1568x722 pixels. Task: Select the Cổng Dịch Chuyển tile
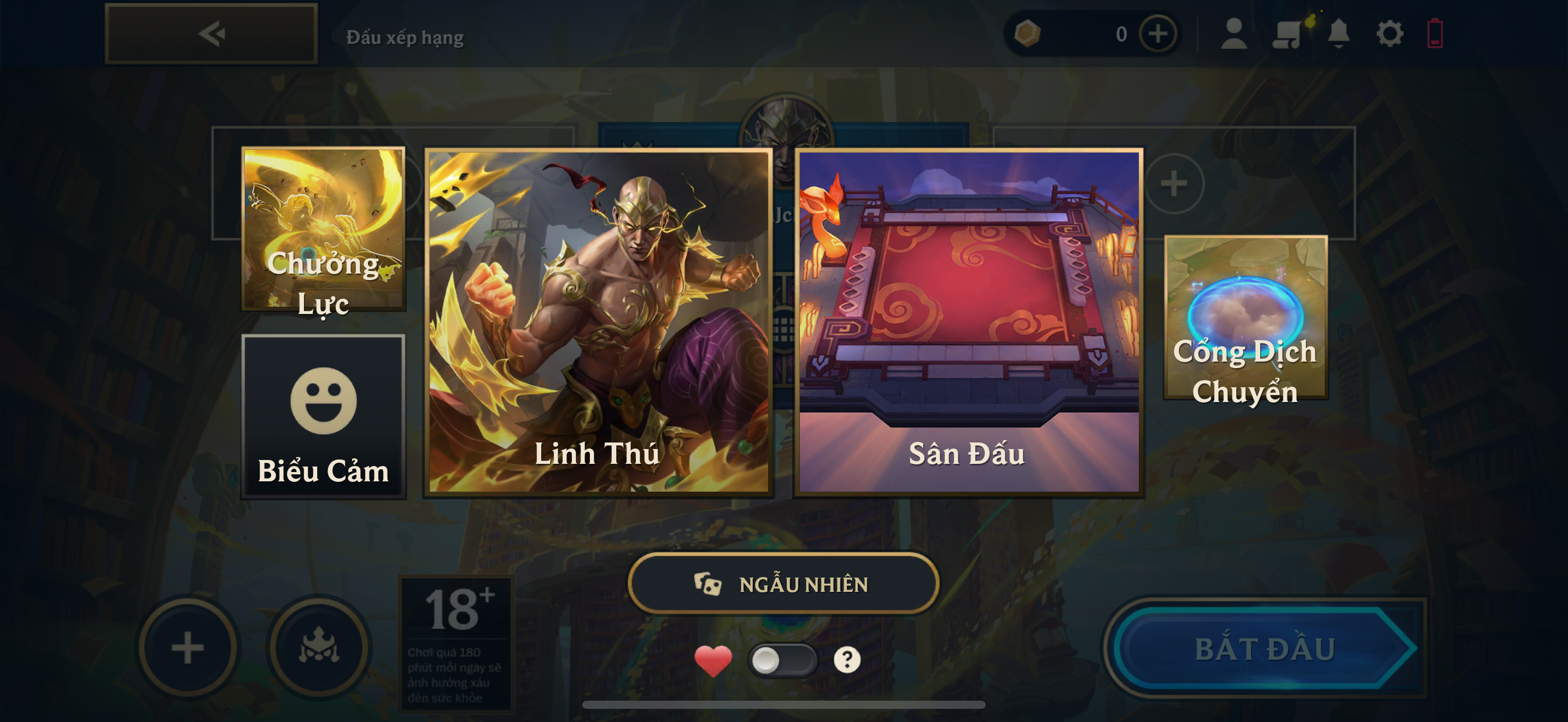pyautogui.click(x=1245, y=318)
